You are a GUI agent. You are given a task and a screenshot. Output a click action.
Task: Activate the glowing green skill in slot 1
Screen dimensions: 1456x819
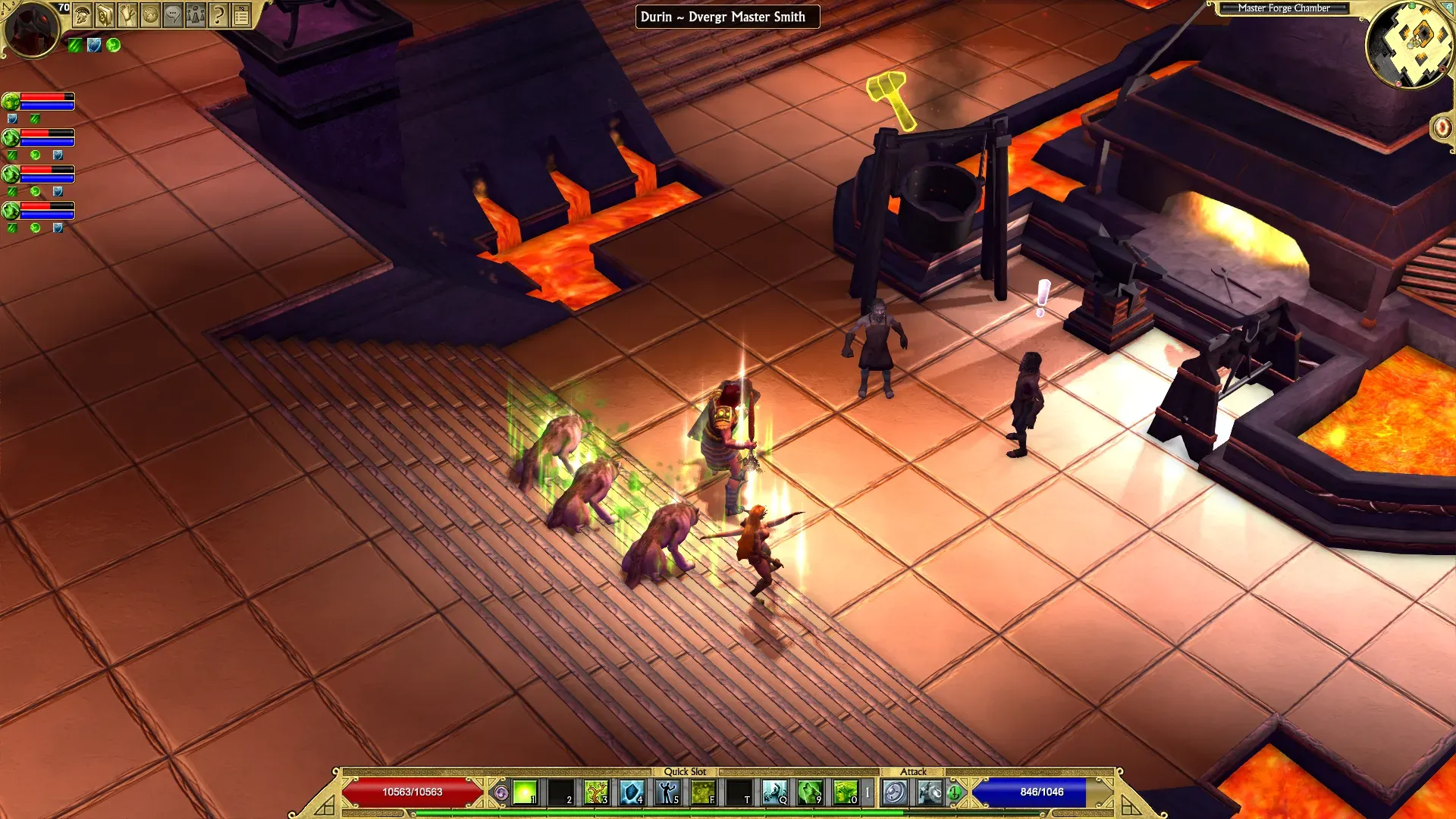click(x=525, y=792)
